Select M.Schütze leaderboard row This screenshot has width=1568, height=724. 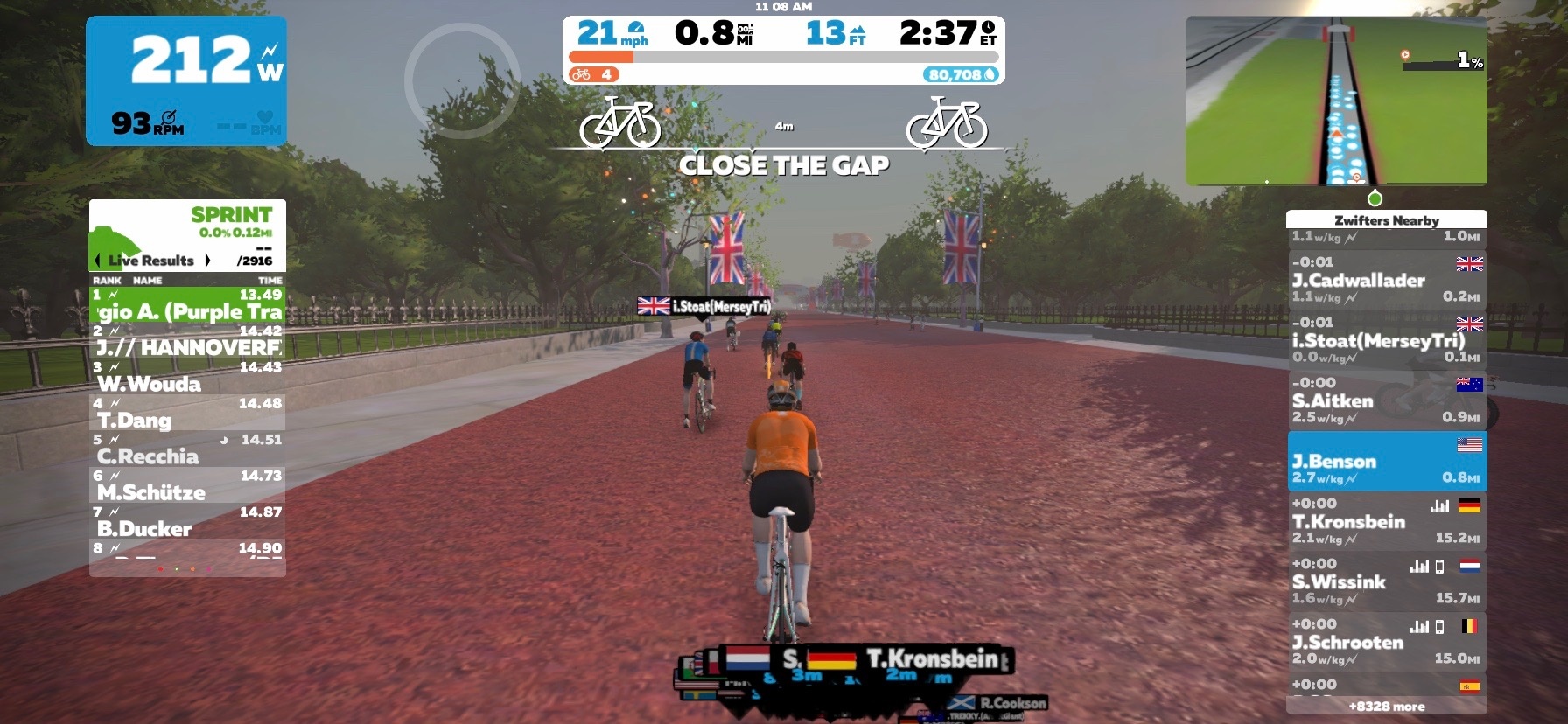pos(187,486)
